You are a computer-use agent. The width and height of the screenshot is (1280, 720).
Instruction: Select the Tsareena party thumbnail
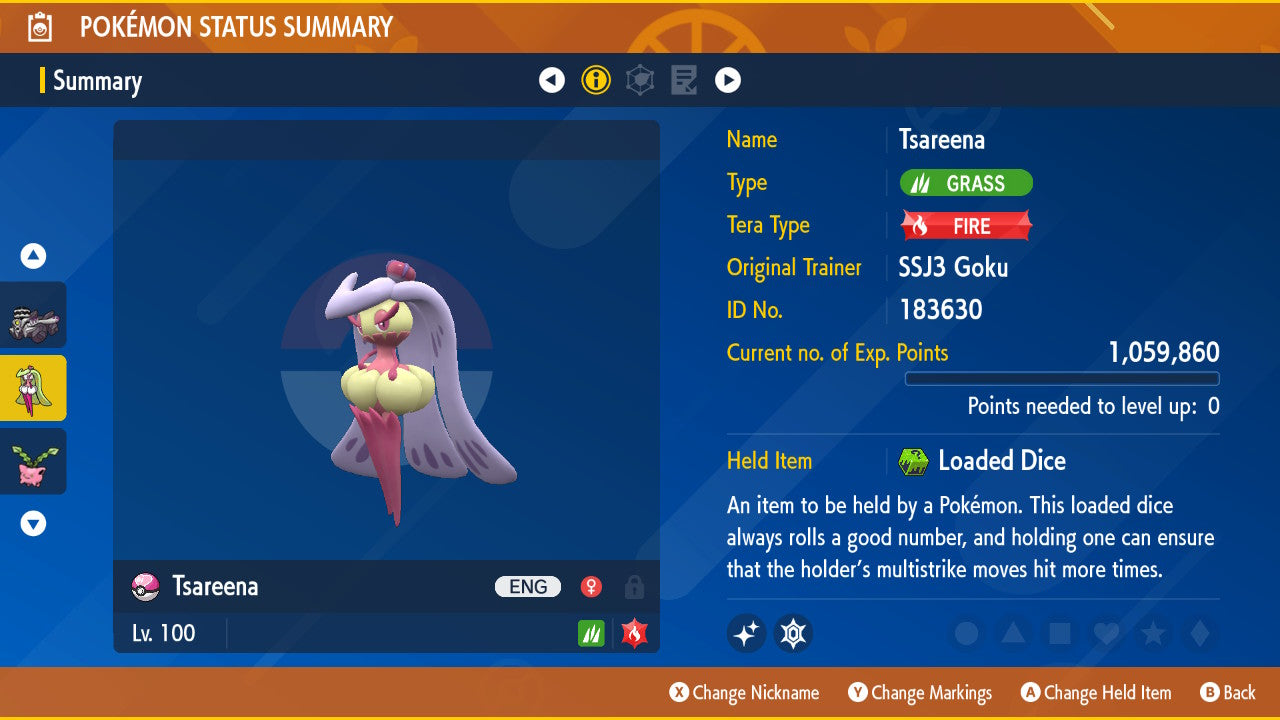coord(34,388)
